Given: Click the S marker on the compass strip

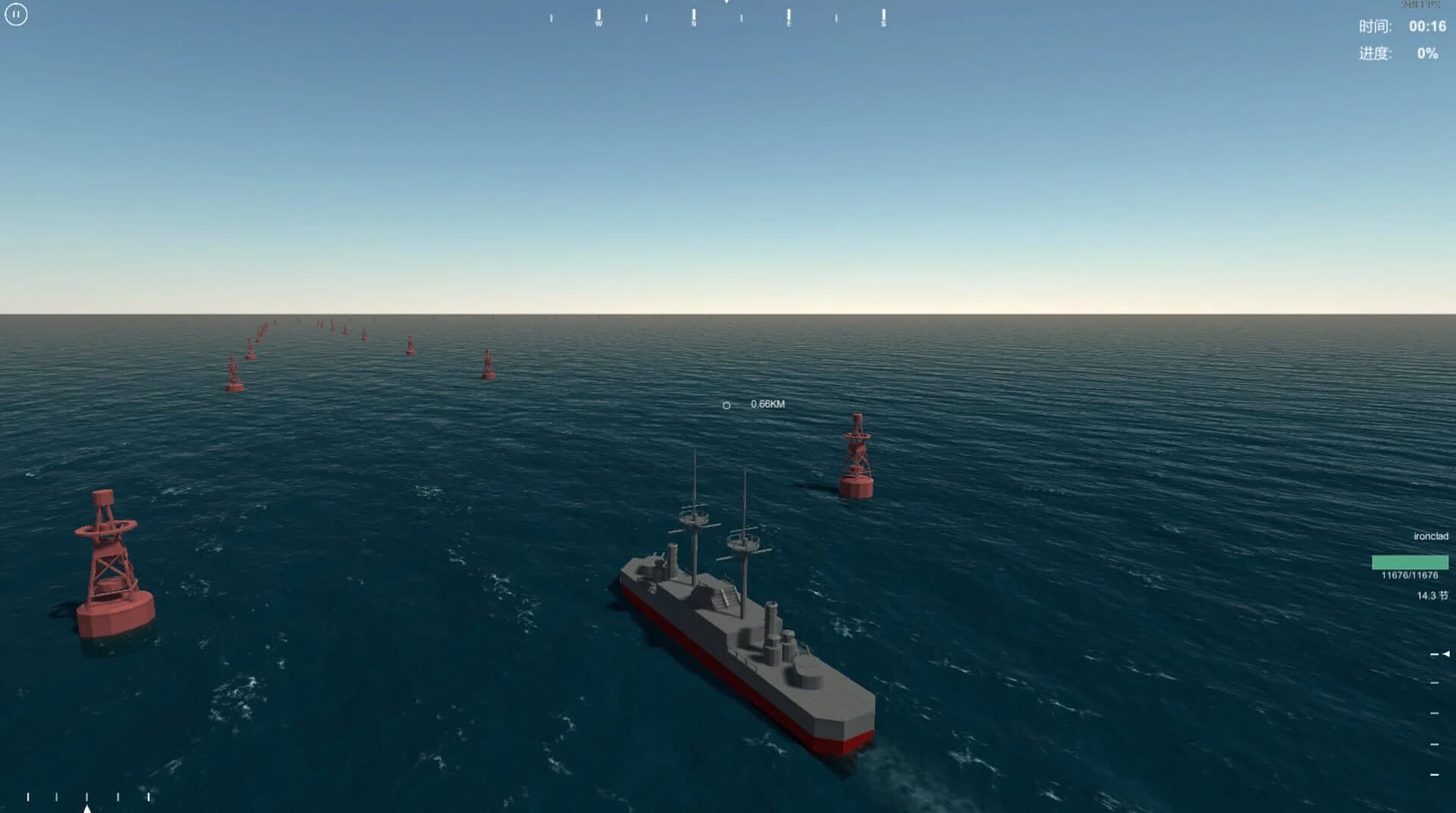Looking at the screenshot, I should 882,23.
